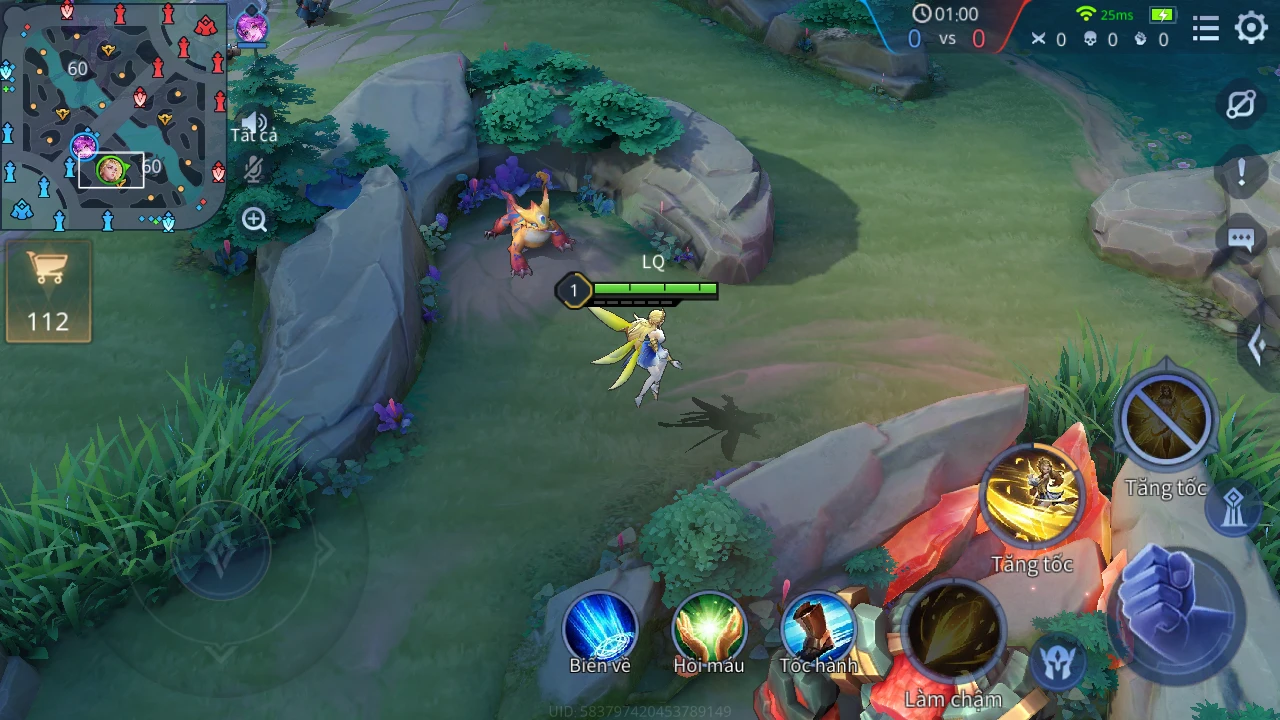Open the quick chat message bubble
The image size is (1280, 720).
(1241, 239)
